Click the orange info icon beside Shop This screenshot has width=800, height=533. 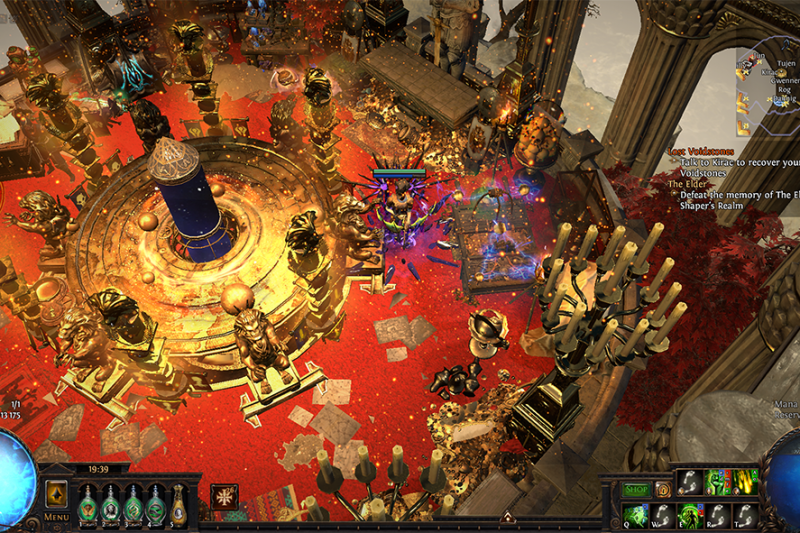point(662,490)
